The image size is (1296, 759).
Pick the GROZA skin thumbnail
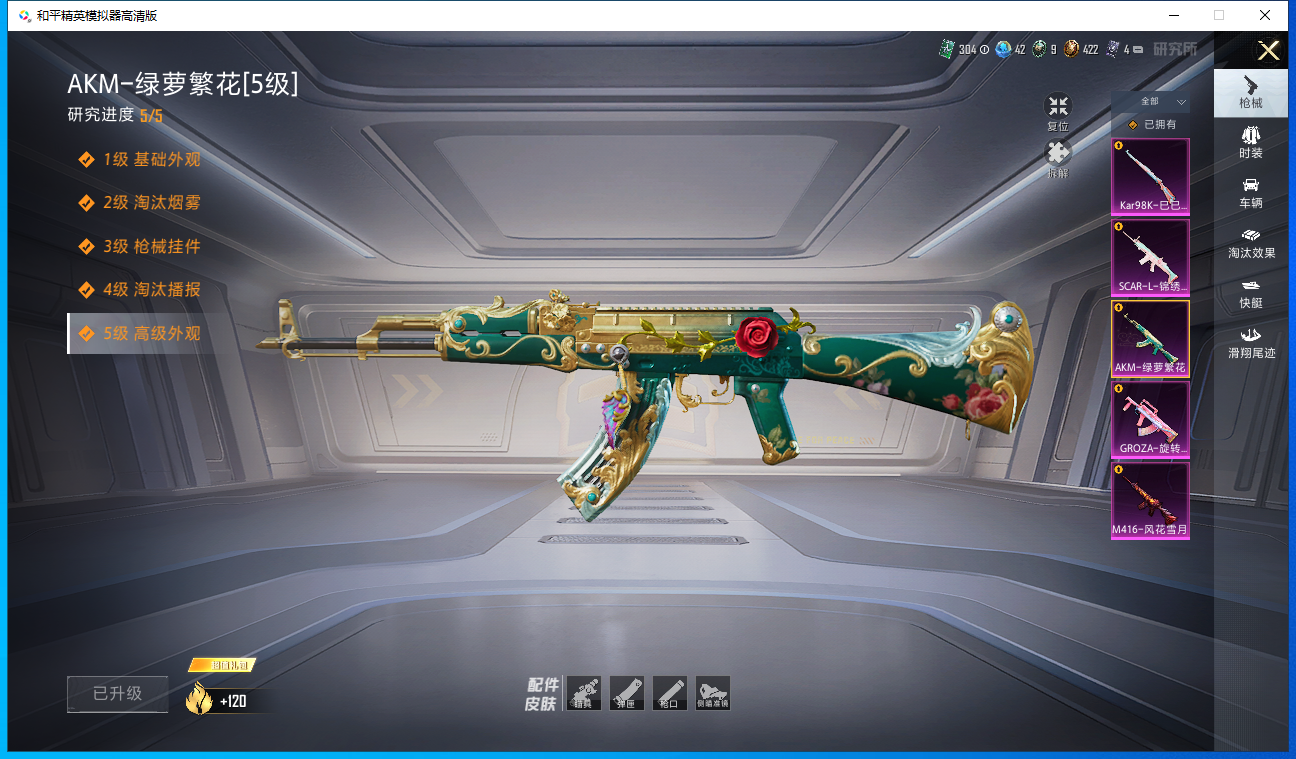[x=1150, y=420]
